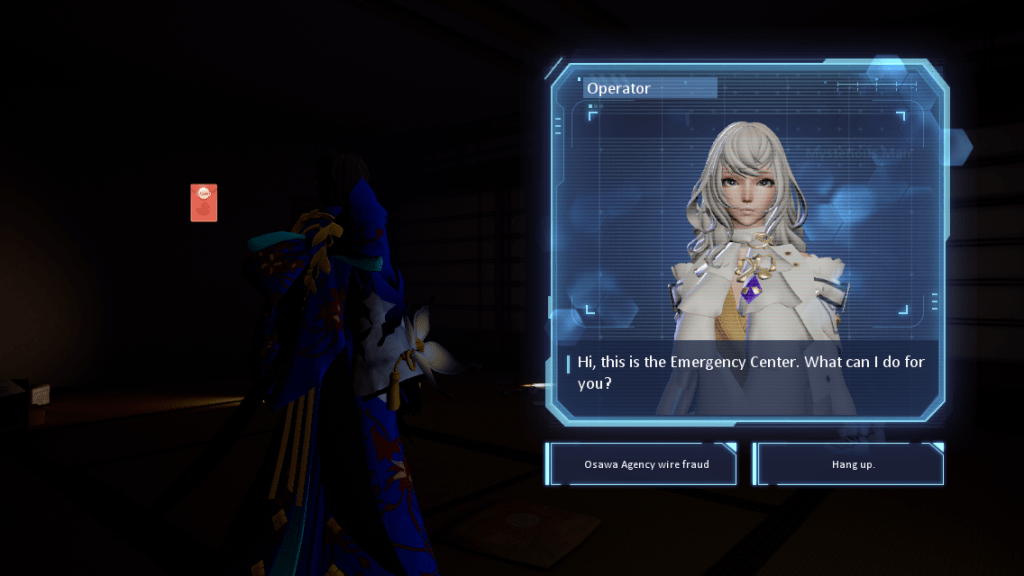This screenshot has width=1024, height=576.
Task: Choose the "Osawa Agency wire fraud" reply
Action: [x=646, y=464]
